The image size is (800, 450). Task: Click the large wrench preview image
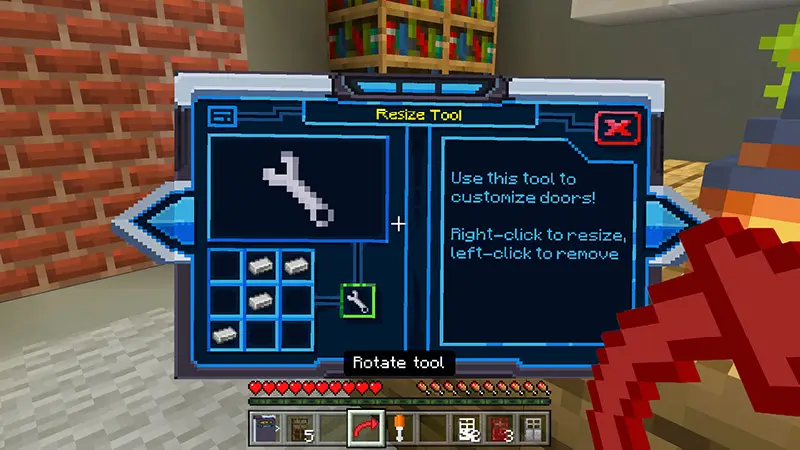point(298,186)
